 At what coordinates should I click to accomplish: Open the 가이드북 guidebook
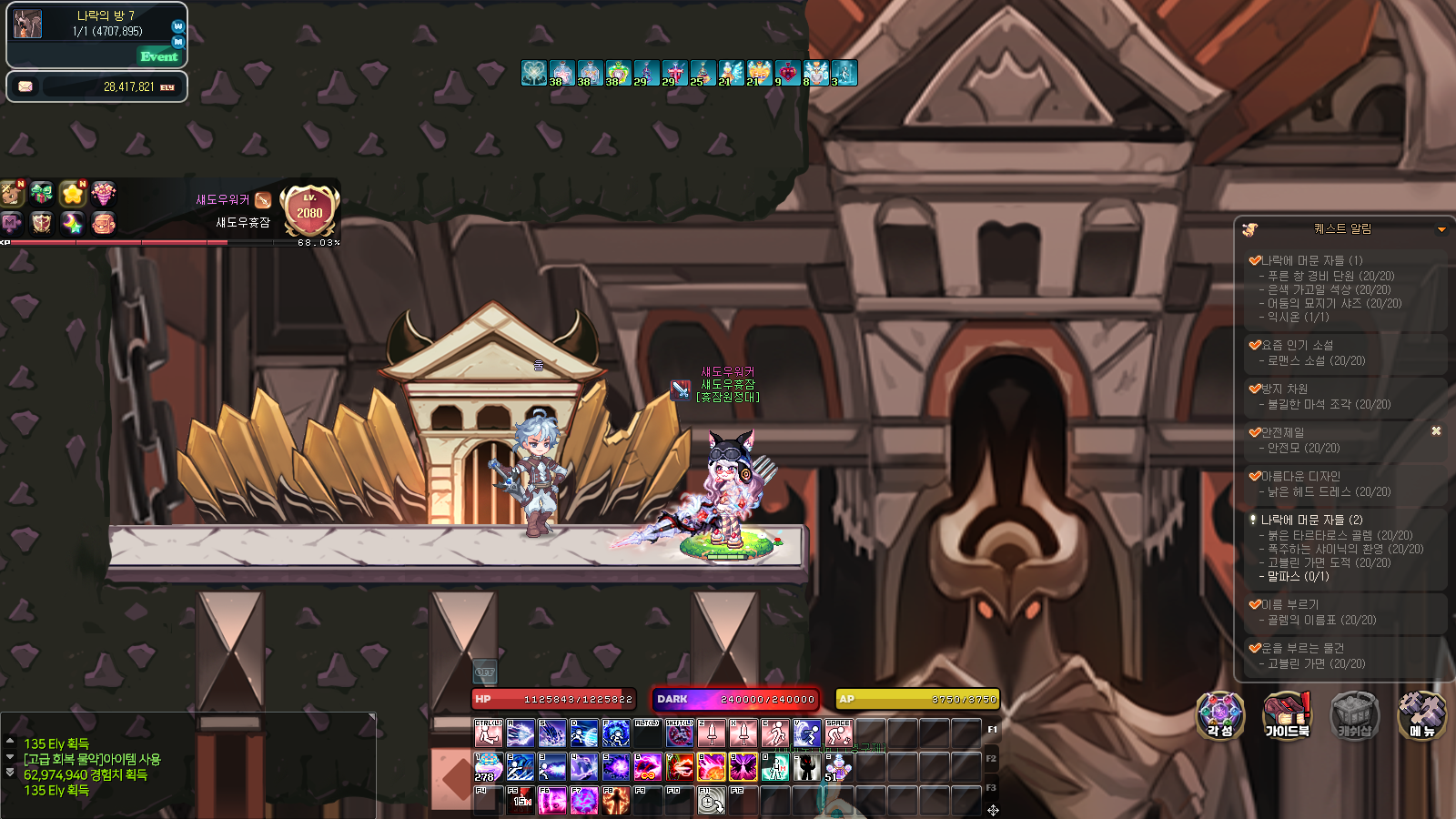[x=1287, y=715]
